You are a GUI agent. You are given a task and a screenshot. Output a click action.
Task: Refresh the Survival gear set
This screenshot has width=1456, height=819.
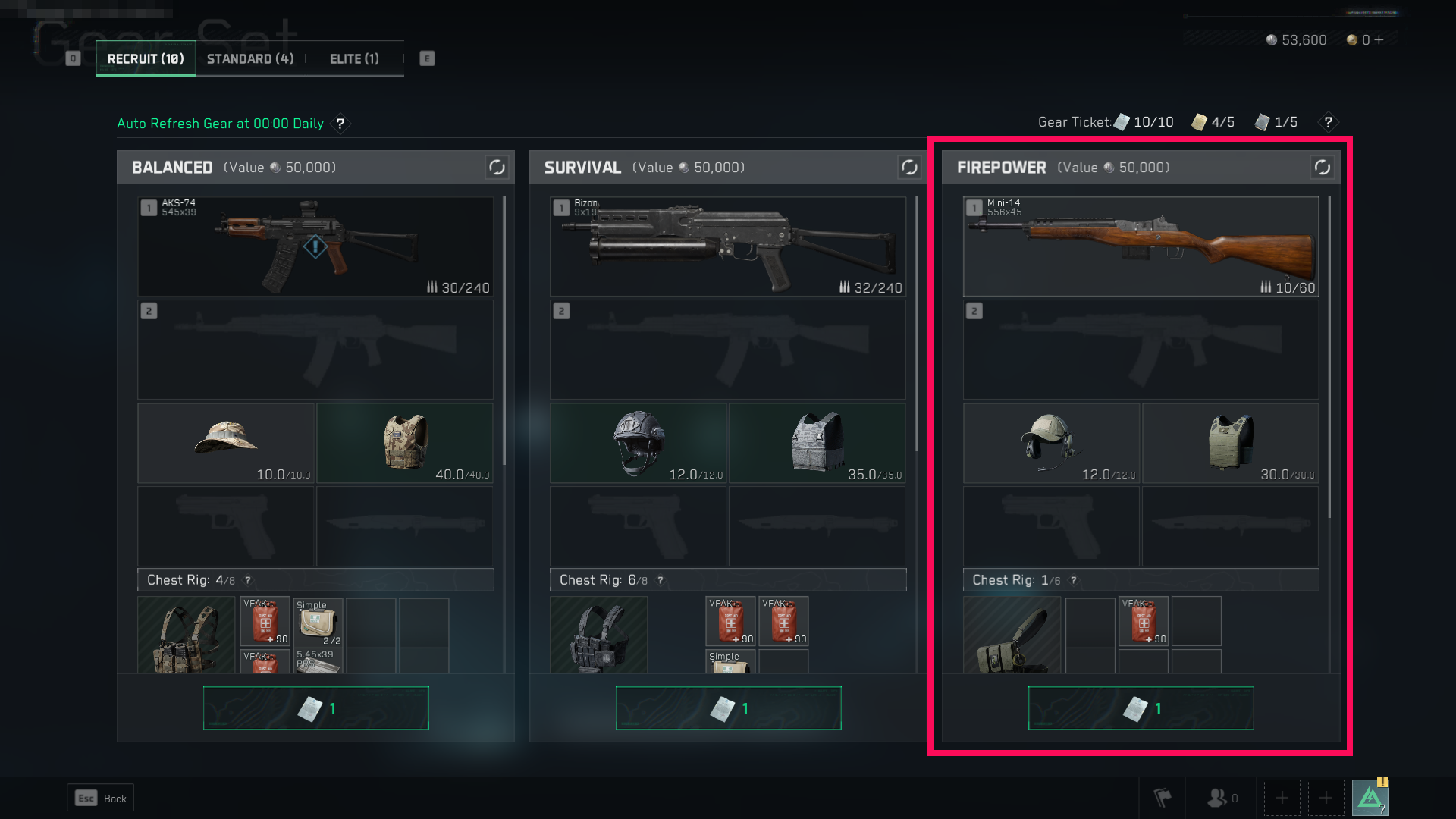point(909,168)
